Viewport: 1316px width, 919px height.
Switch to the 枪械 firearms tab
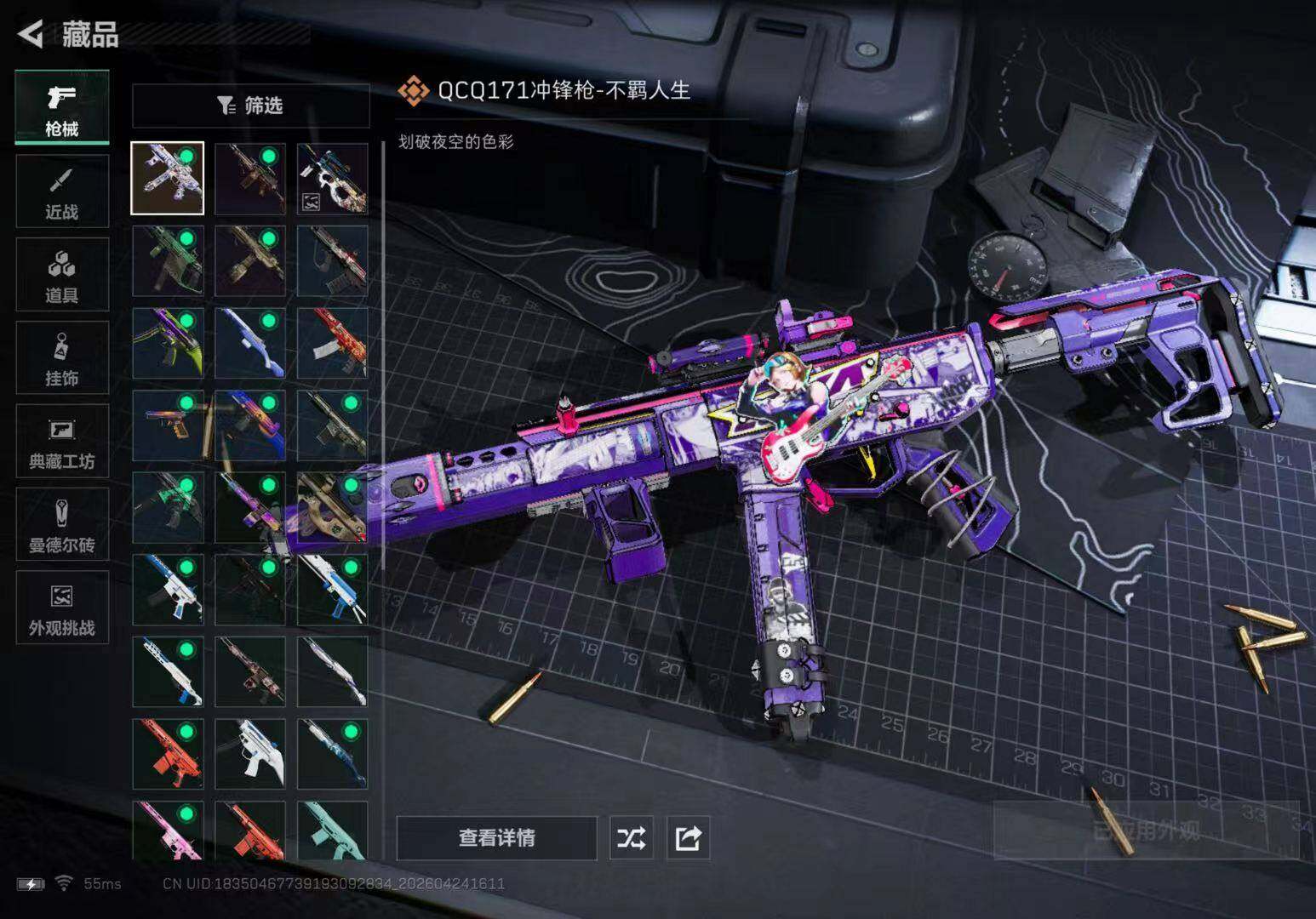(62, 108)
